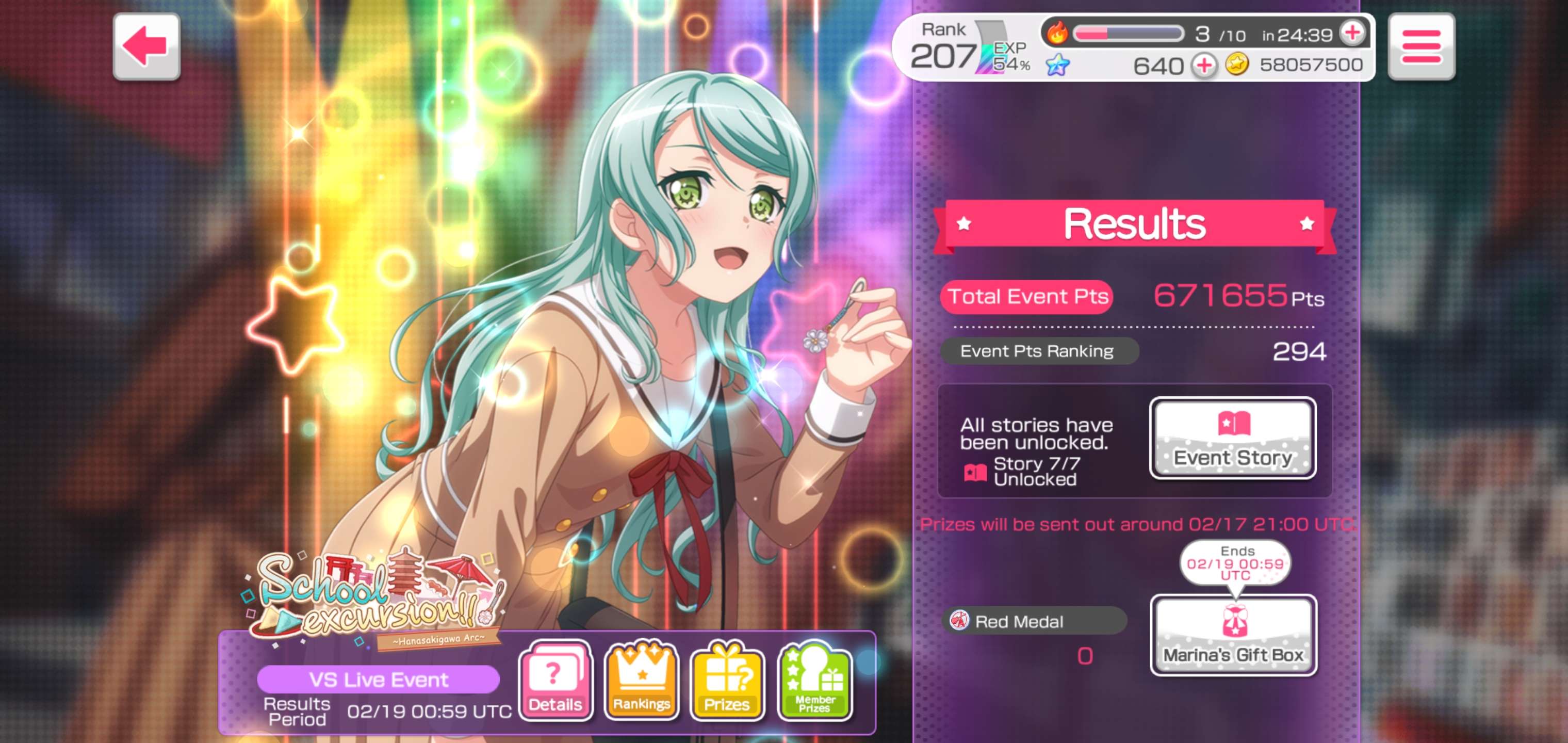
Task: Open Member Prizes
Action: [814, 681]
